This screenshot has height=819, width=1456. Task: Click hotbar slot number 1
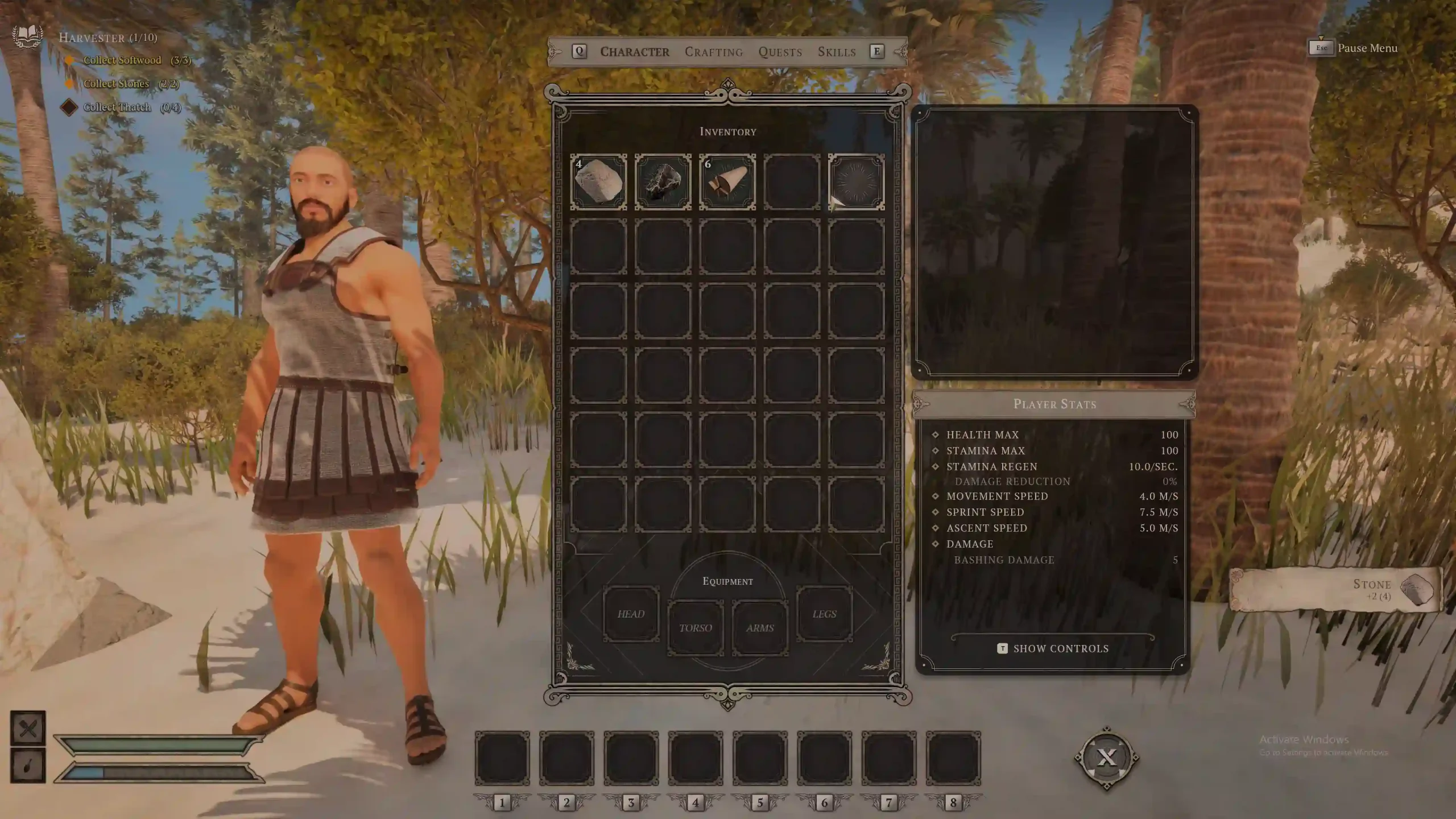[x=502, y=758]
